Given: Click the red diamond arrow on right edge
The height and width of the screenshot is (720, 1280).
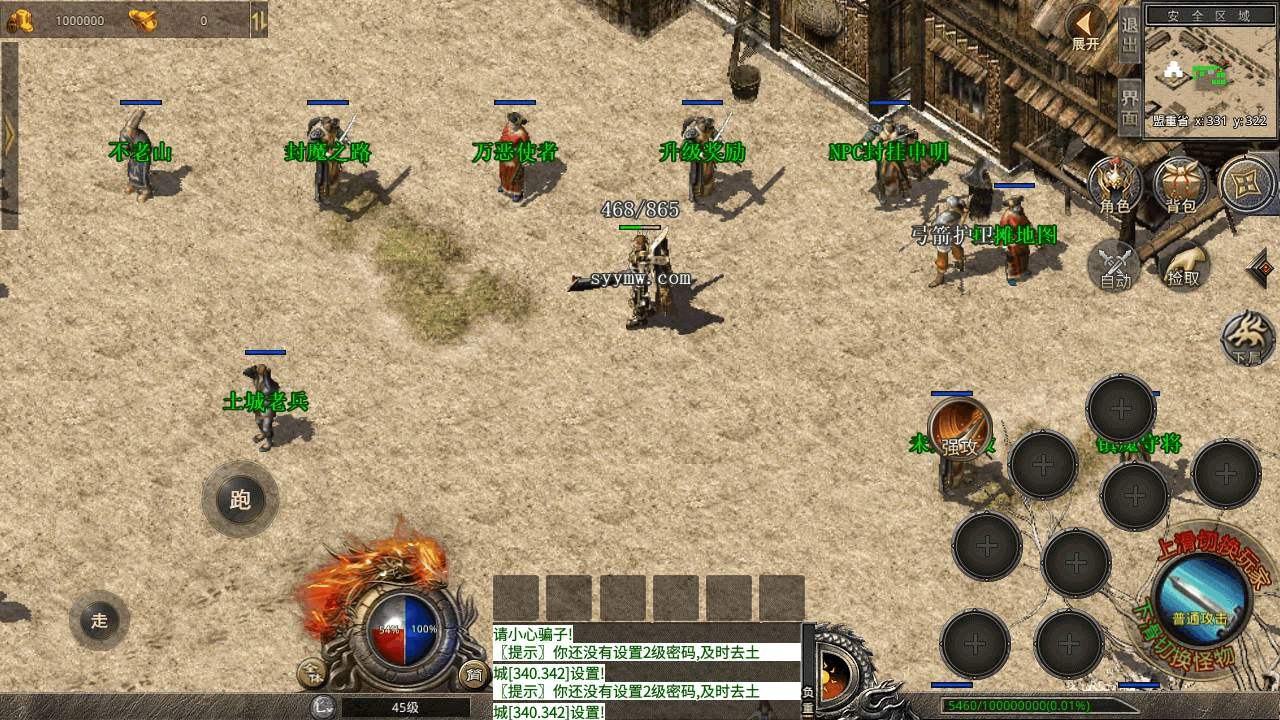Looking at the screenshot, I should [1263, 268].
